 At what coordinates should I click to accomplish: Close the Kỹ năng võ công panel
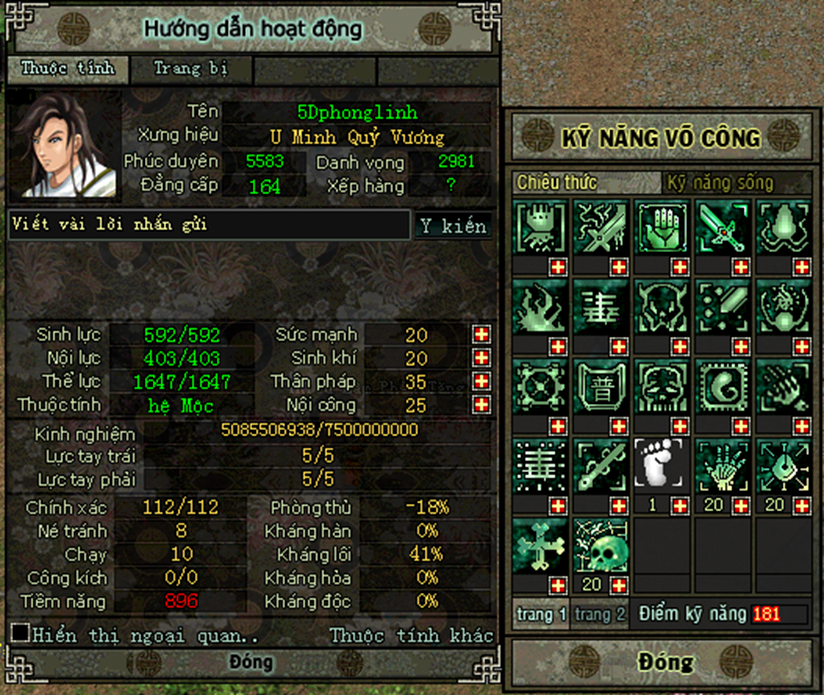pos(664,663)
